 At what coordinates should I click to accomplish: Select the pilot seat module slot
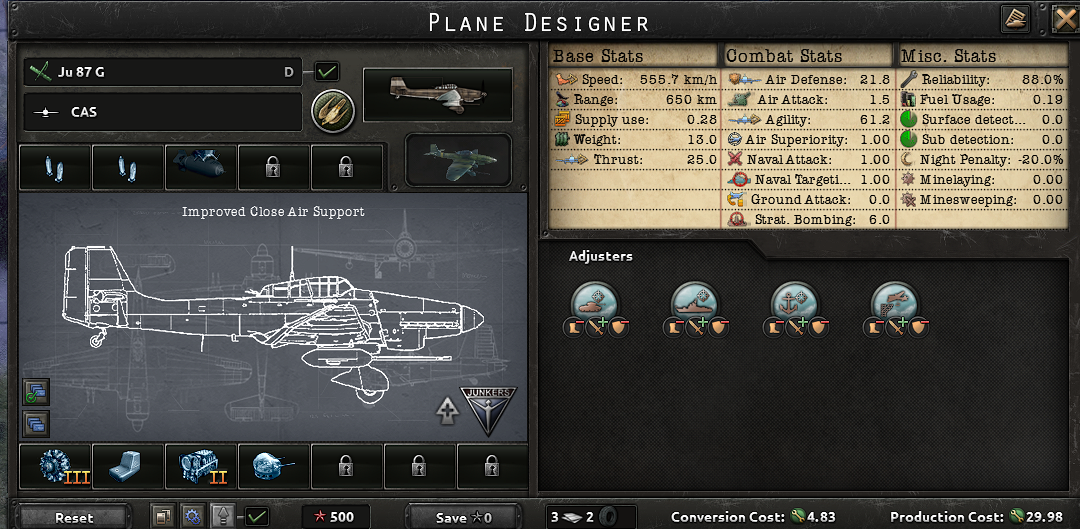pos(129,467)
